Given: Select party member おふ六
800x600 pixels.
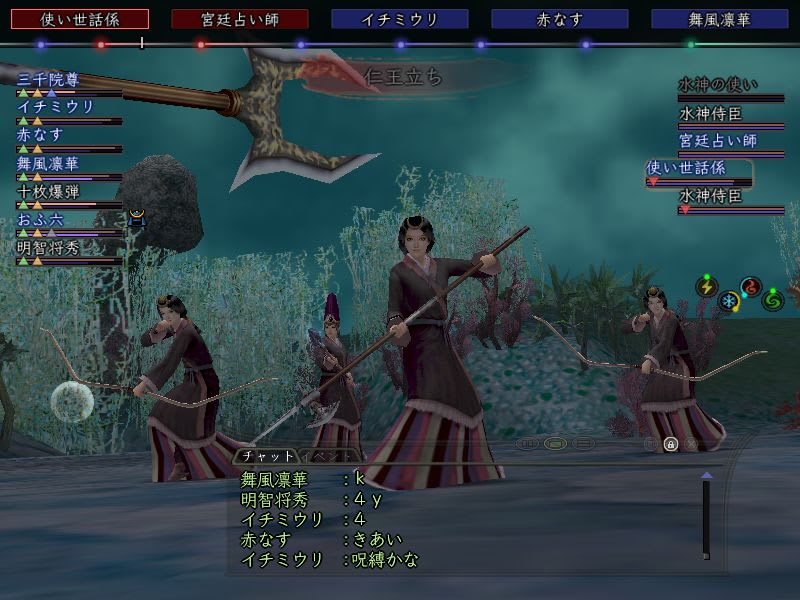Looking at the screenshot, I should click(x=40, y=219).
